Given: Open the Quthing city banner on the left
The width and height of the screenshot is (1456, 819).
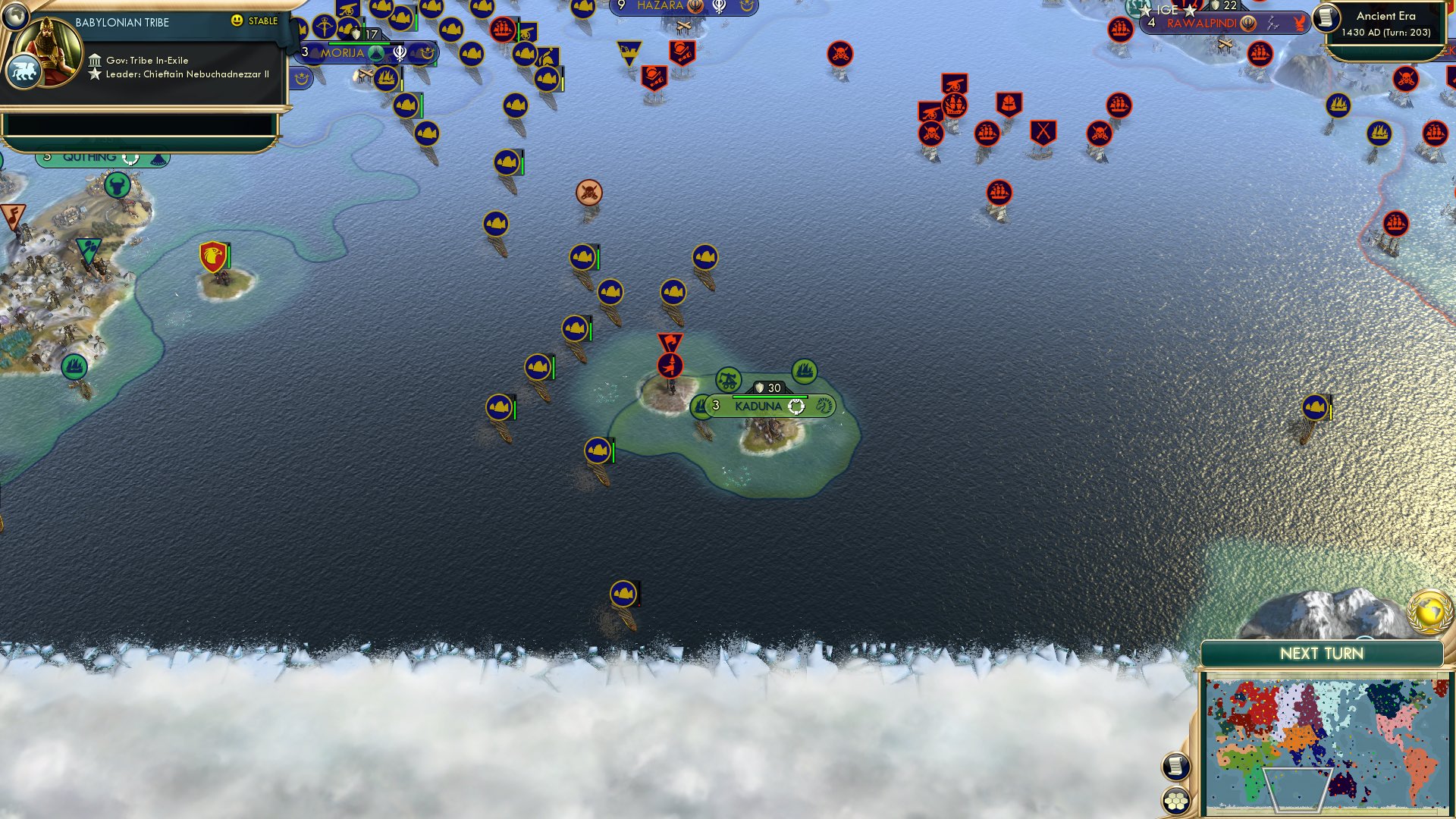Looking at the screenshot, I should pos(91,156).
